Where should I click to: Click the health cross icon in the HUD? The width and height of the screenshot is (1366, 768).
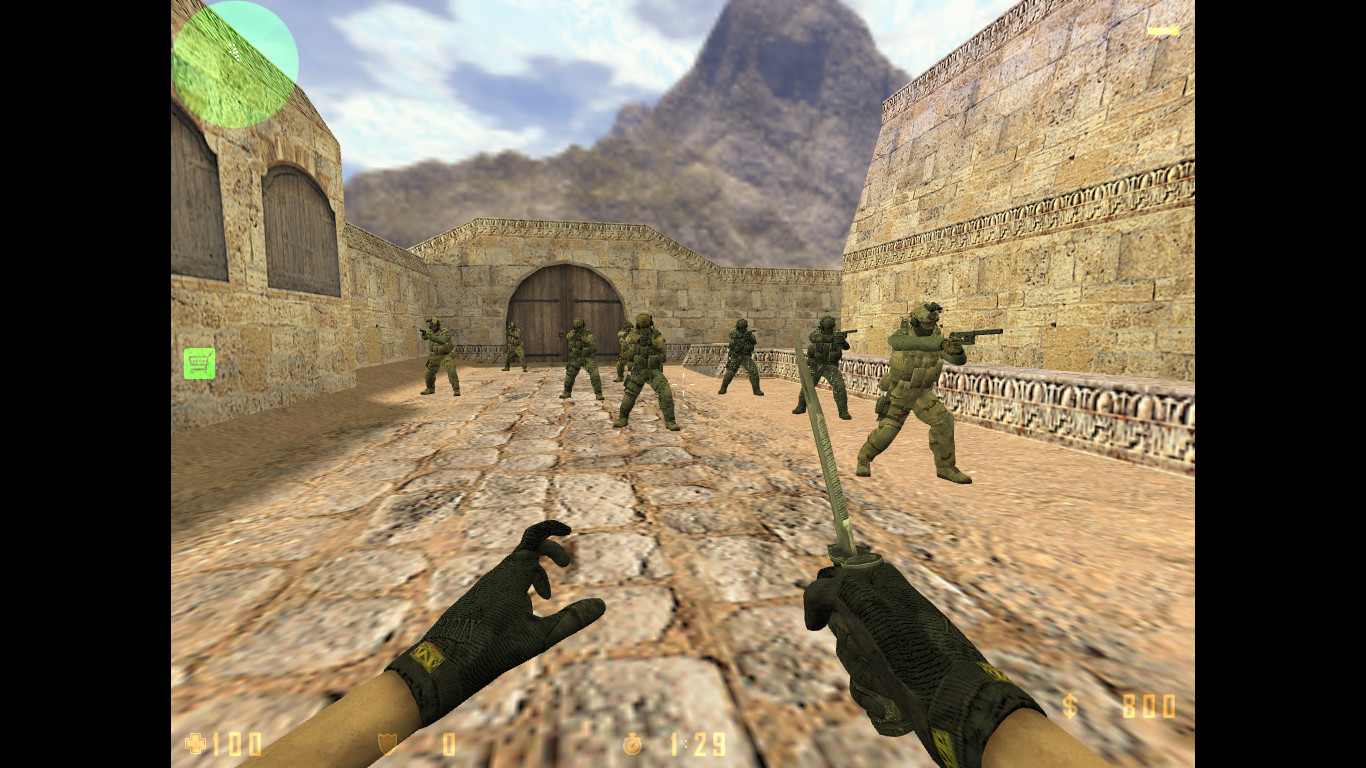click(196, 744)
